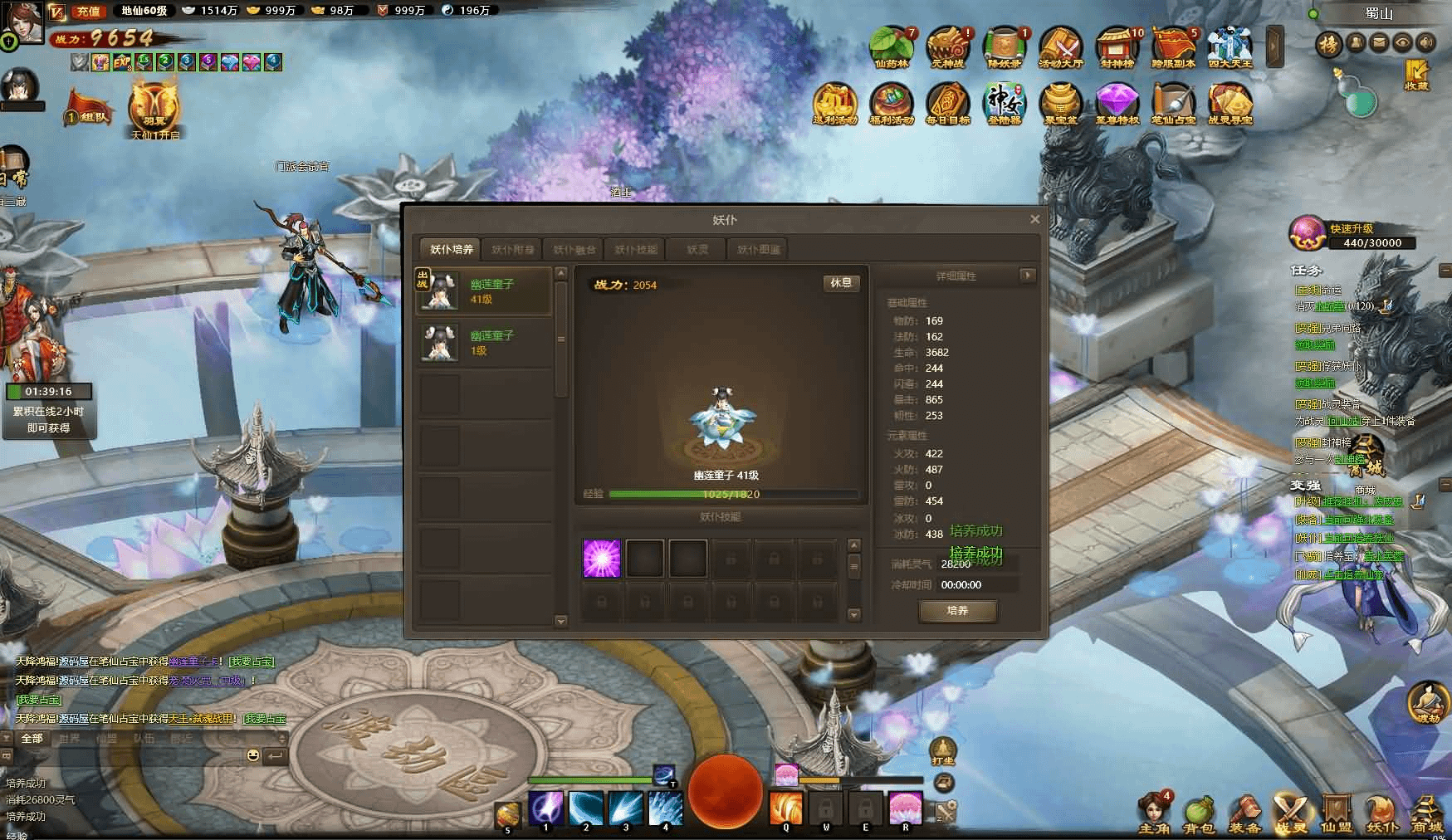Open the 商城 shop icon
Viewport: 1452px width, 840px height.
tap(1427, 813)
